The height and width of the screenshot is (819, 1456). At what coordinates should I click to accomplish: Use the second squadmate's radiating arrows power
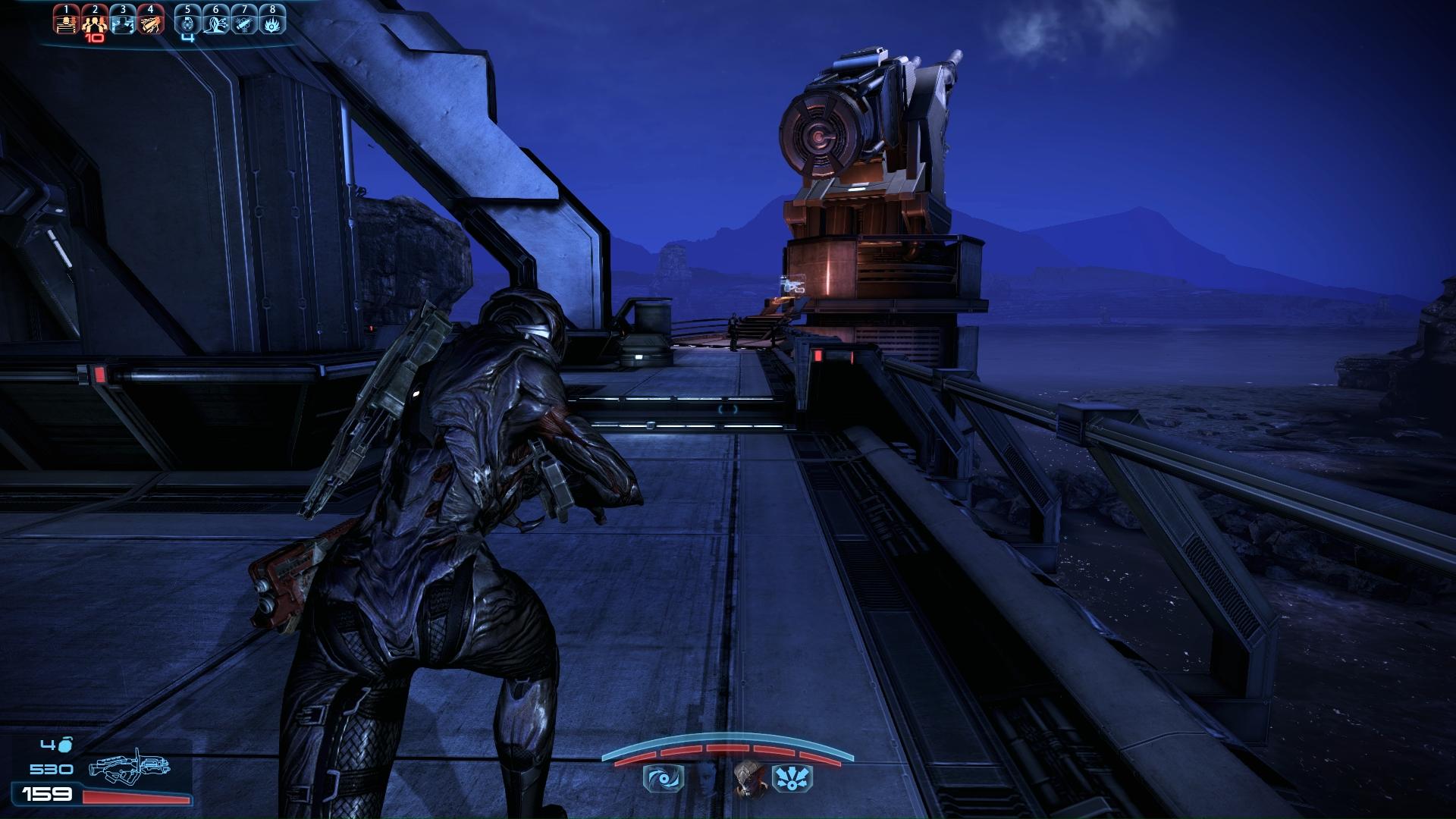click(792, 779)
